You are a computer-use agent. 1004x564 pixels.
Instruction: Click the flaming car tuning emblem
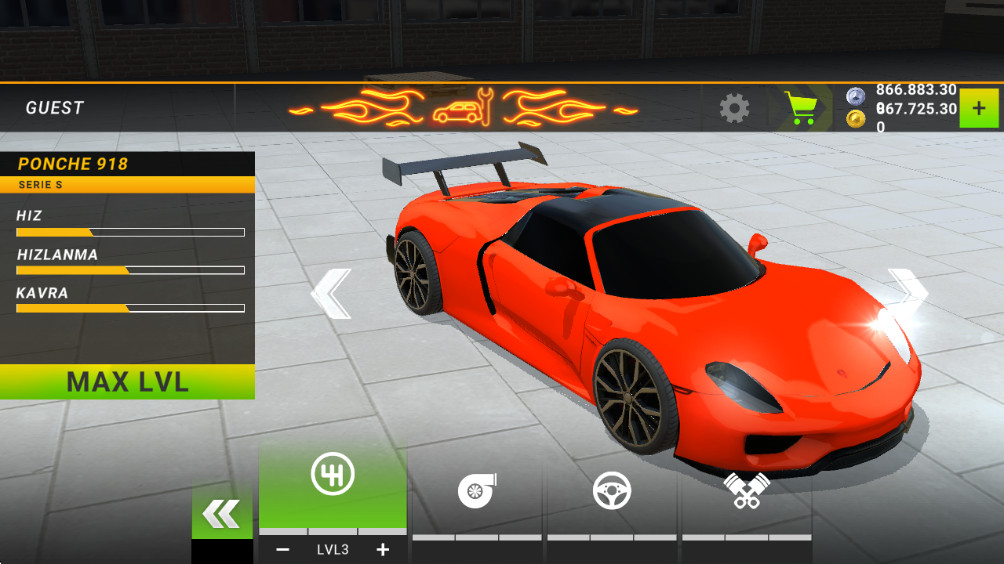464,108
